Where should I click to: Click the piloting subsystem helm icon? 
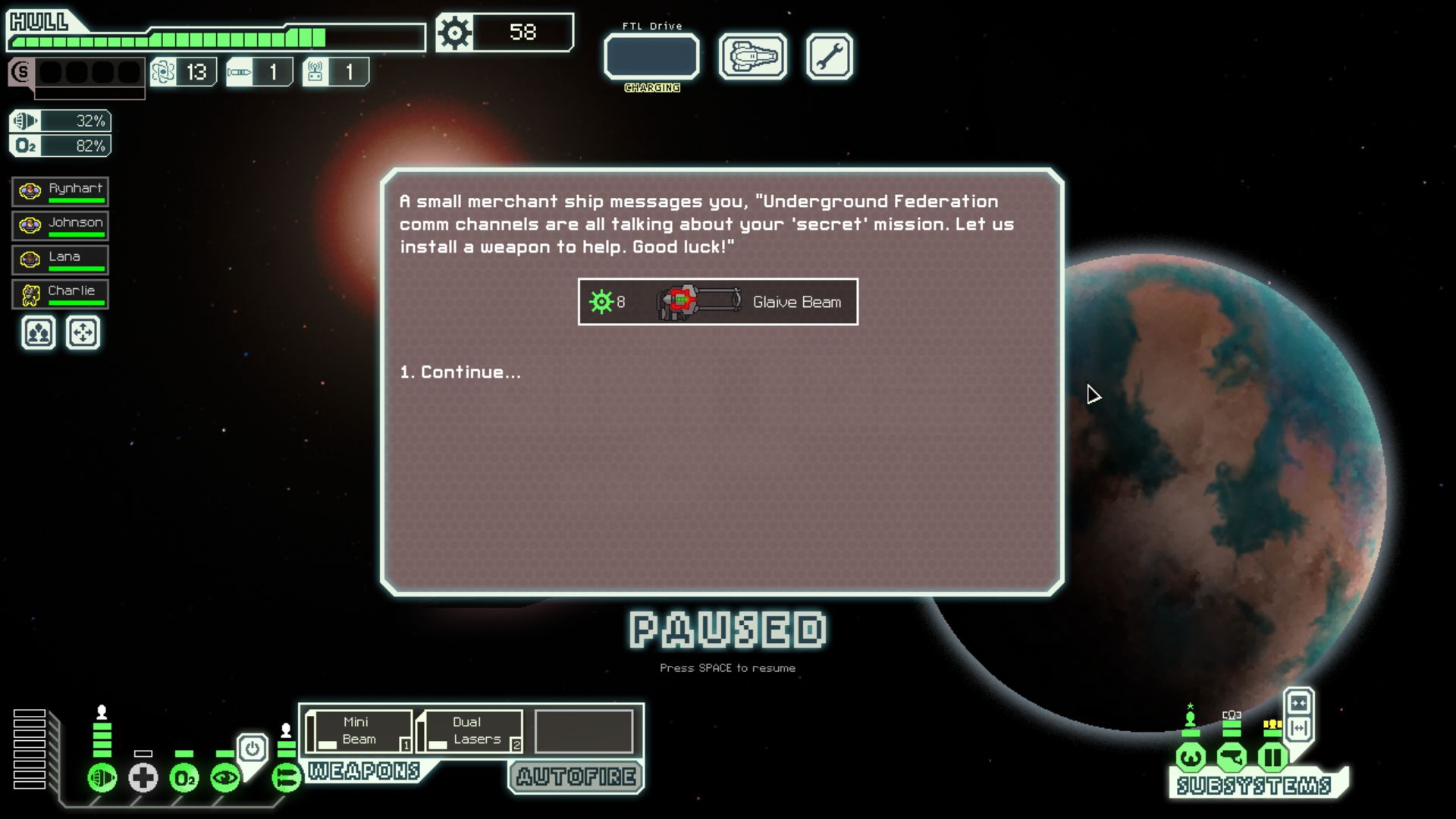[x=1191, y=757]
